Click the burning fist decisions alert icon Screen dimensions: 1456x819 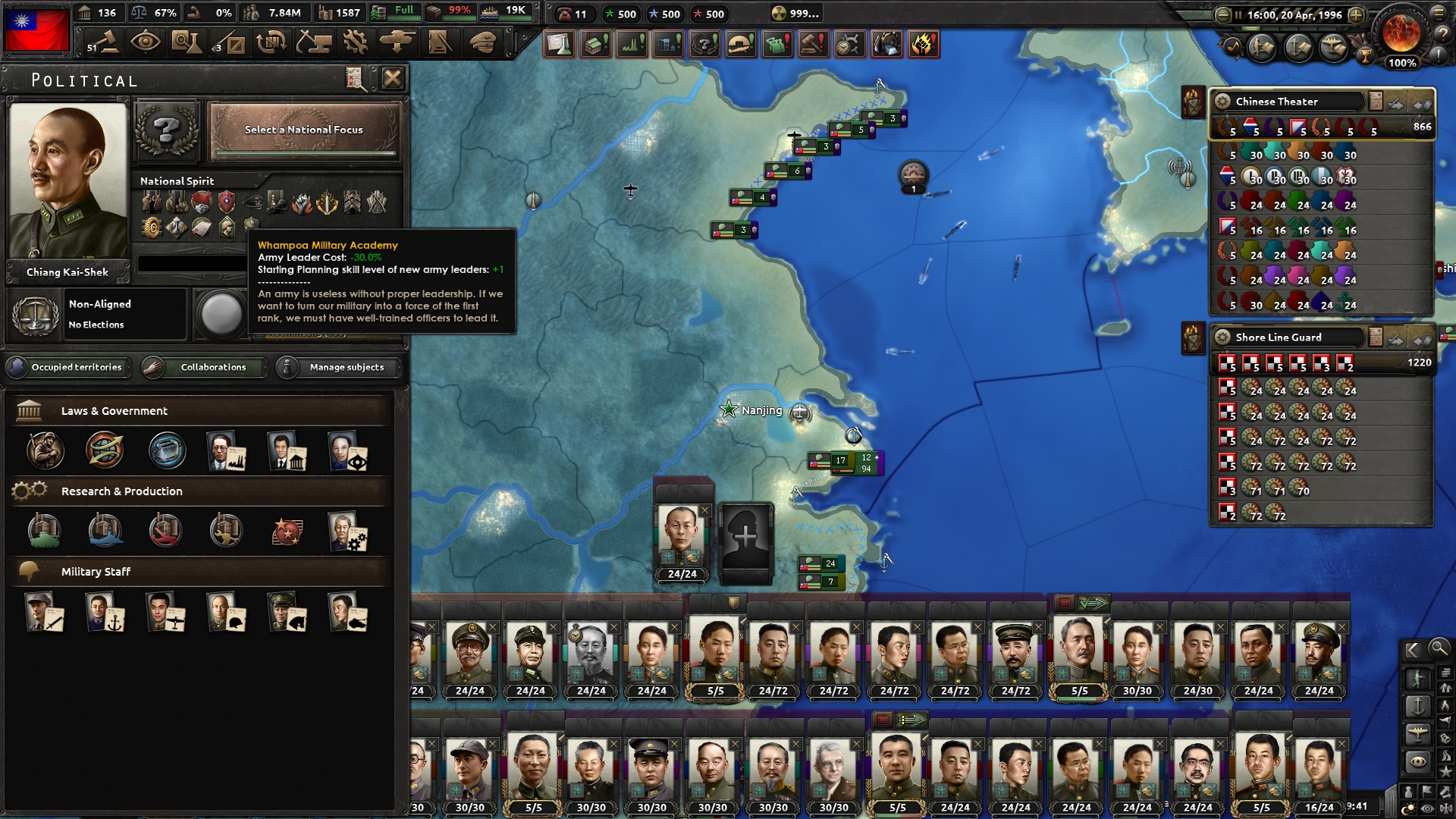coord(923,44)
